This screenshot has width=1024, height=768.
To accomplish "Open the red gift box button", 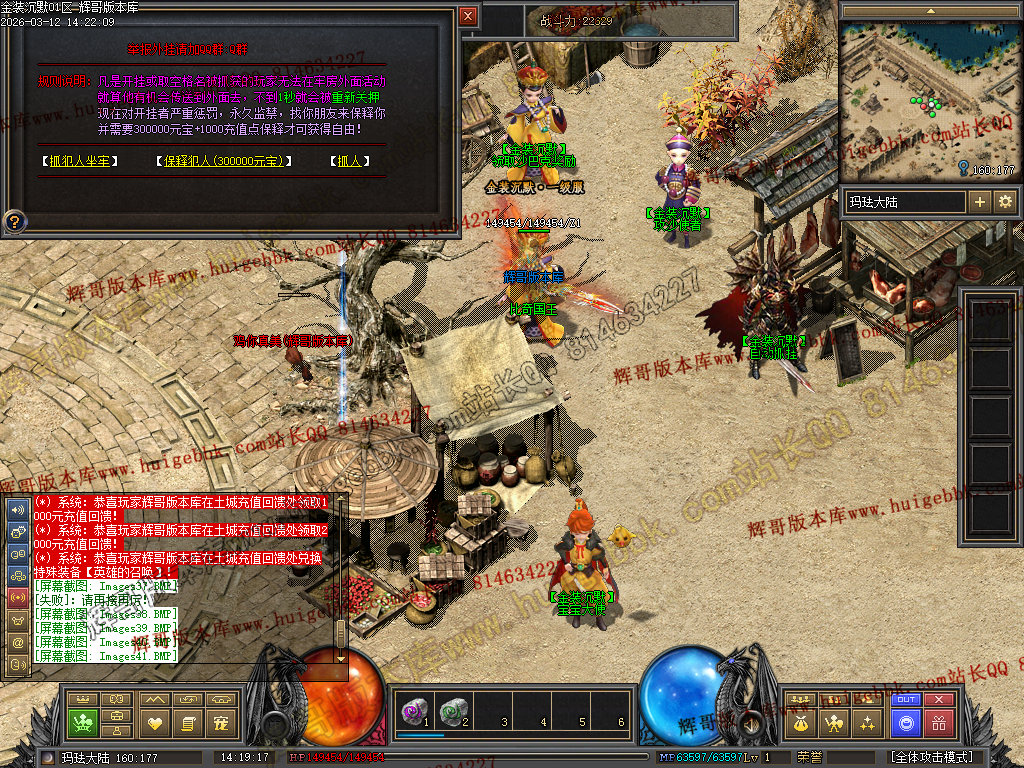I will point(938,722).
